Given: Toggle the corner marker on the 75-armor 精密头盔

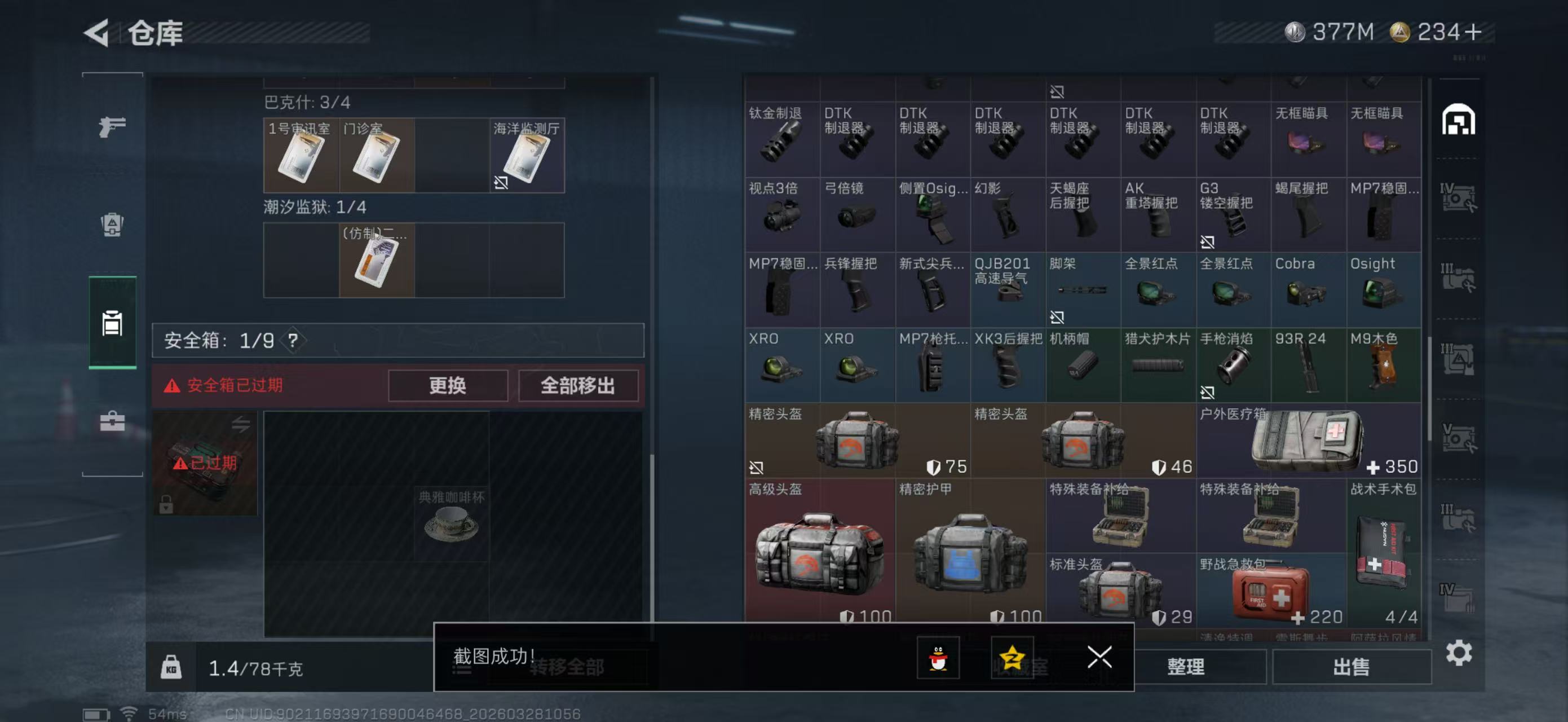Looking at the screenshot, I should 756,468.
